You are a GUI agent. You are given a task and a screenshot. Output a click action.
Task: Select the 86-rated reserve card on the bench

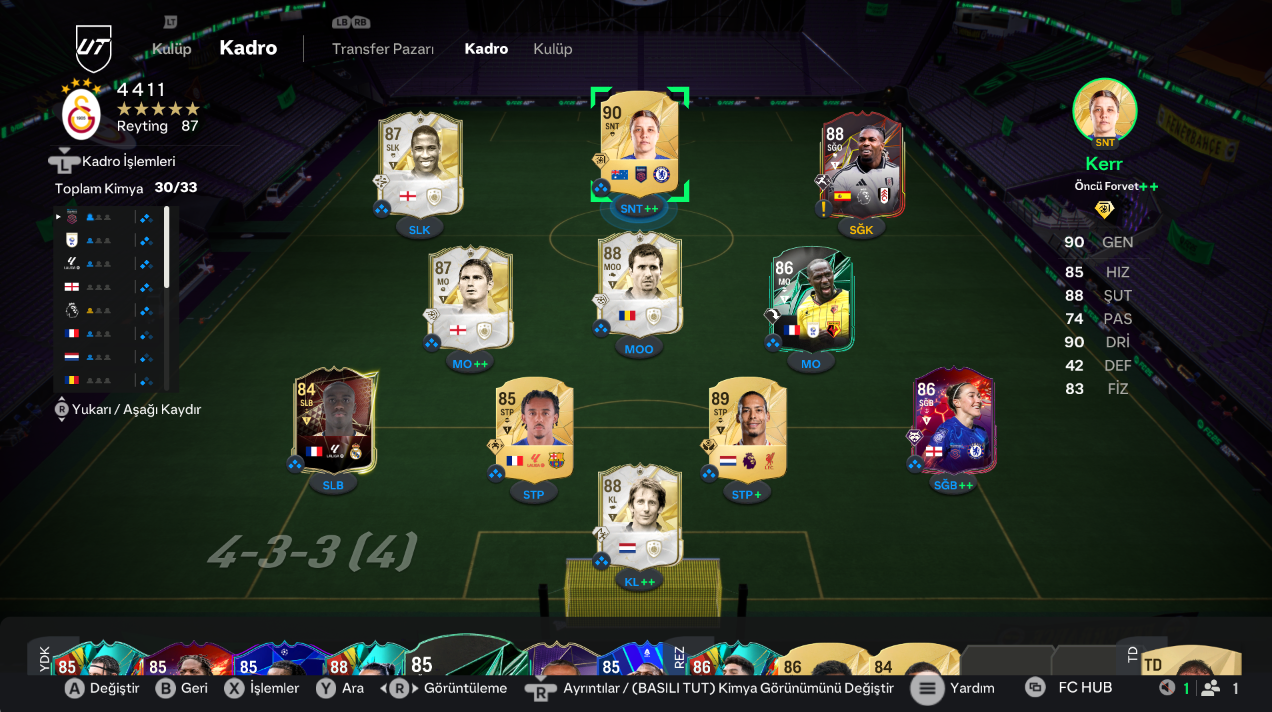pyautogui.click(x=702, y=666)
